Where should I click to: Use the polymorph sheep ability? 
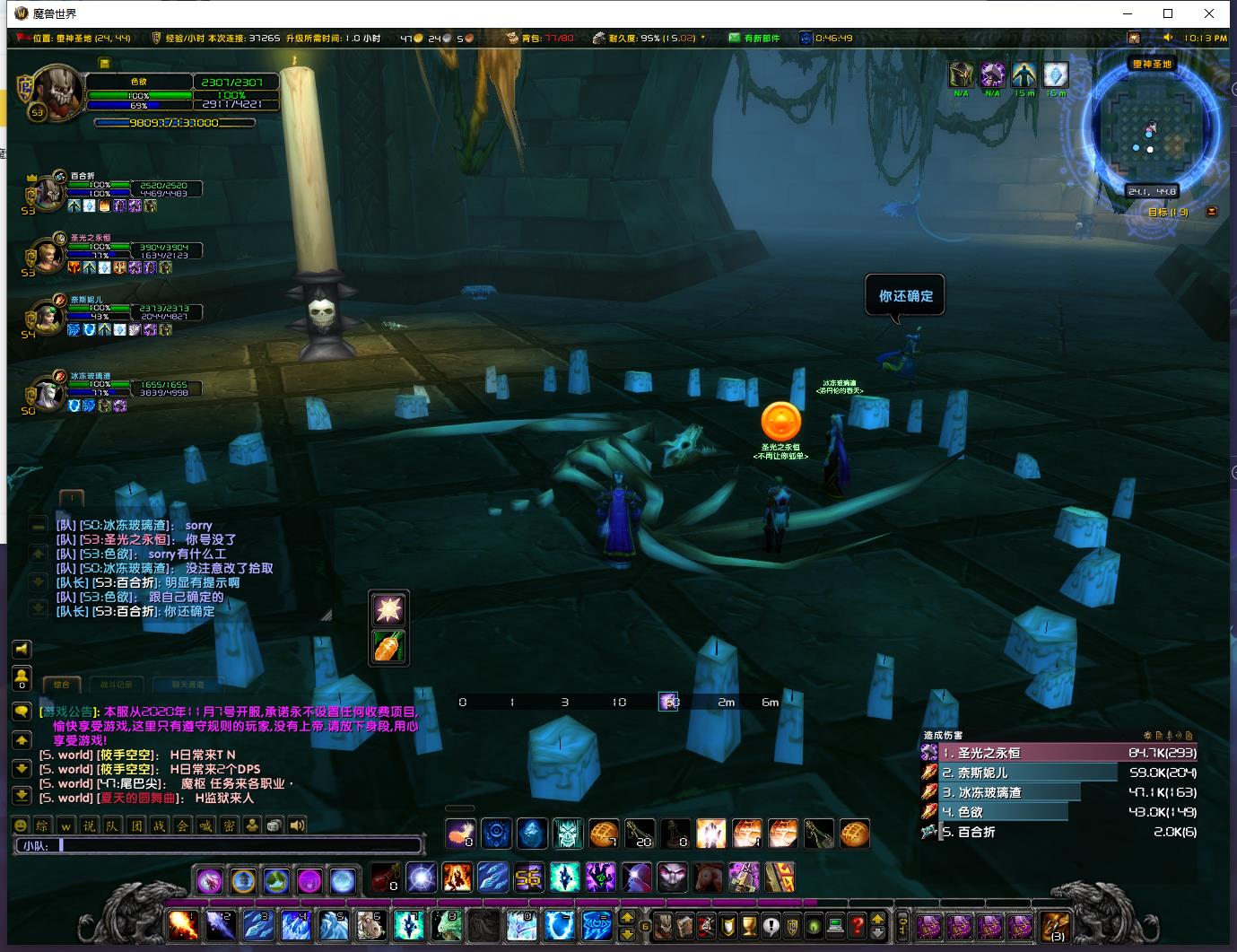370,923
